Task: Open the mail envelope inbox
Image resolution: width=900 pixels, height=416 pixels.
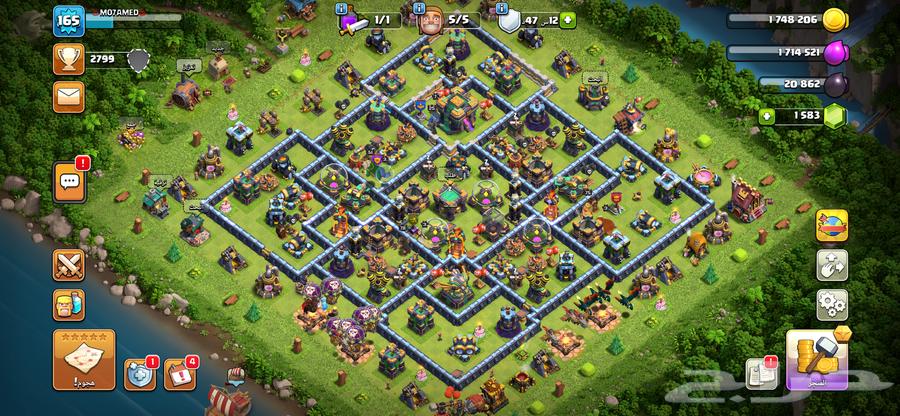Action: [x=70, y=96]
